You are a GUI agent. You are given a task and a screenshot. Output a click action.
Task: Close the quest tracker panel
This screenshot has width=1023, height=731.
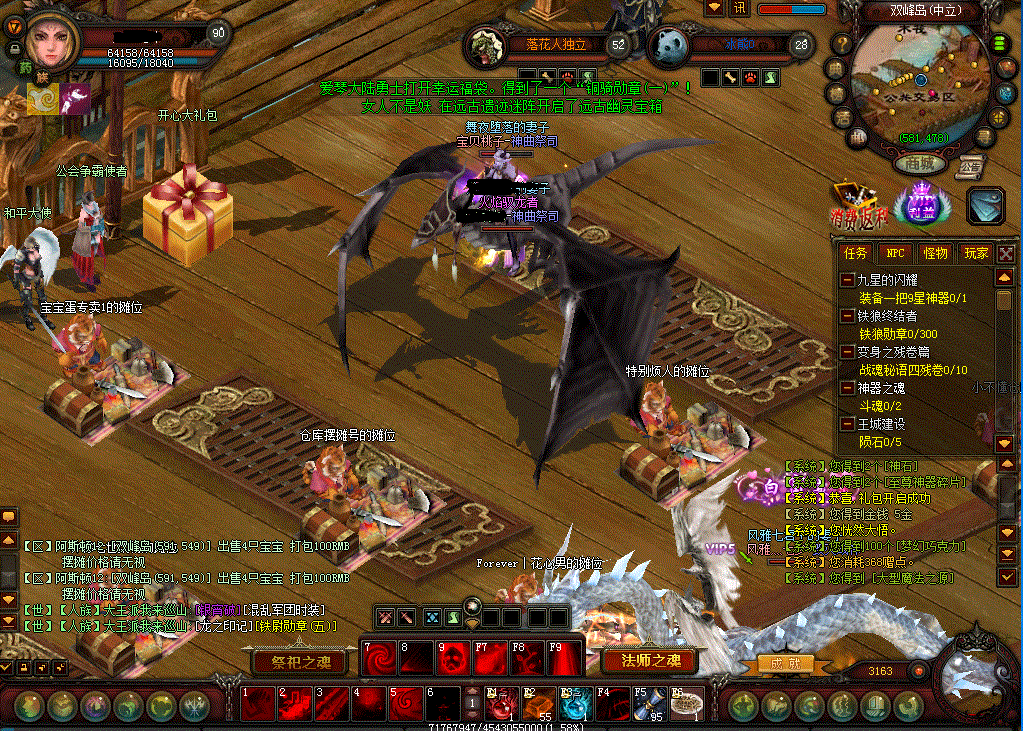pos(1006,254)
